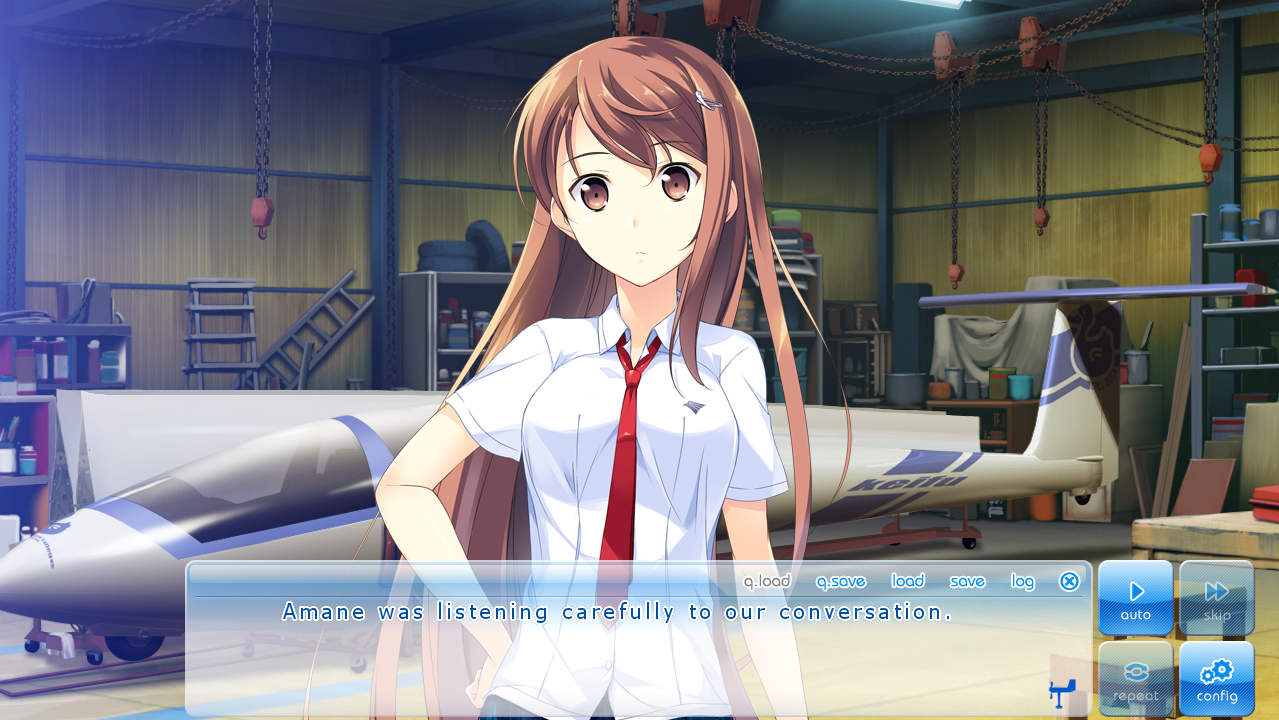Open the config settings

1216,678
